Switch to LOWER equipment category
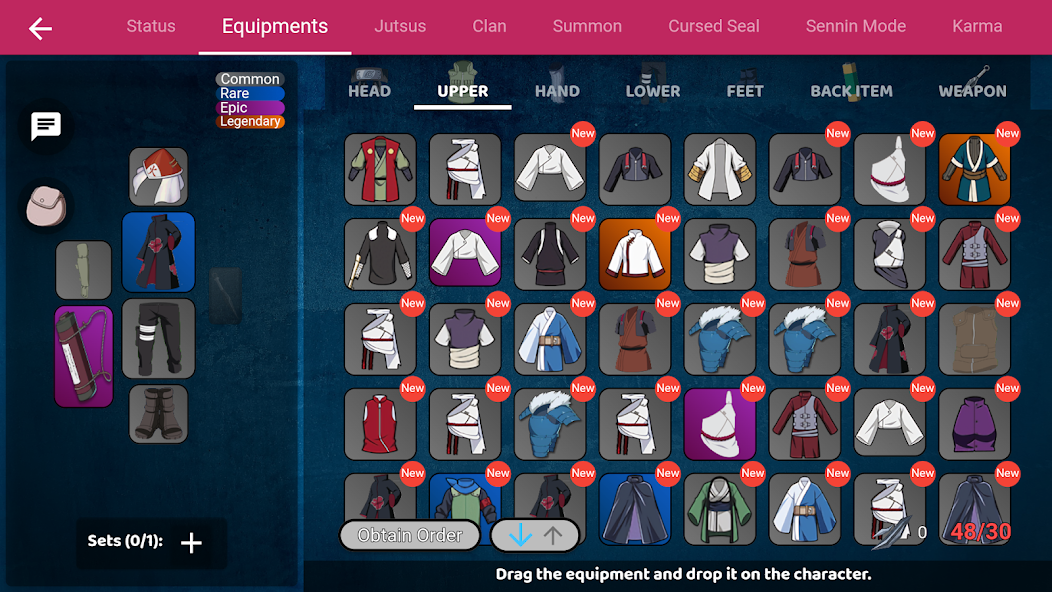The image size is (1052, 592). 653,90
